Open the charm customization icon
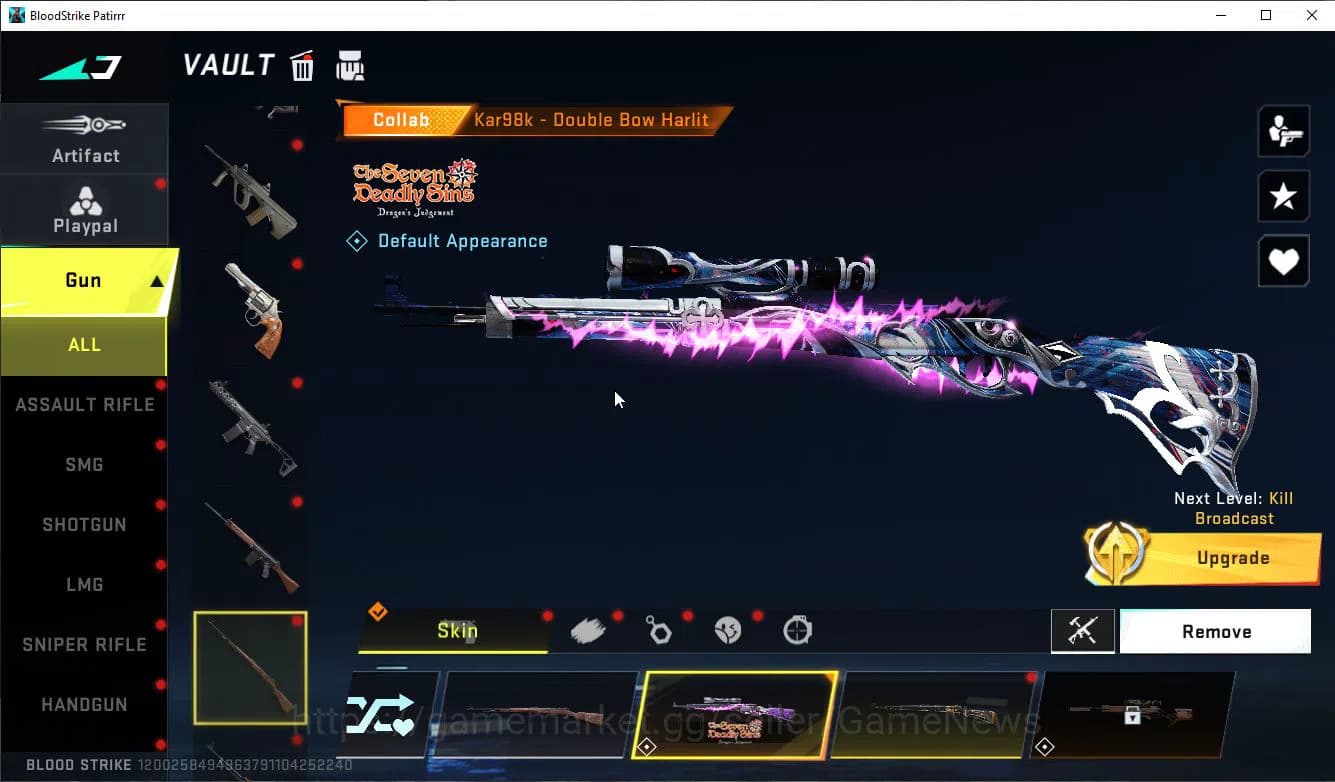This screenshot has width=1335, height=782. tap(658, 629)
